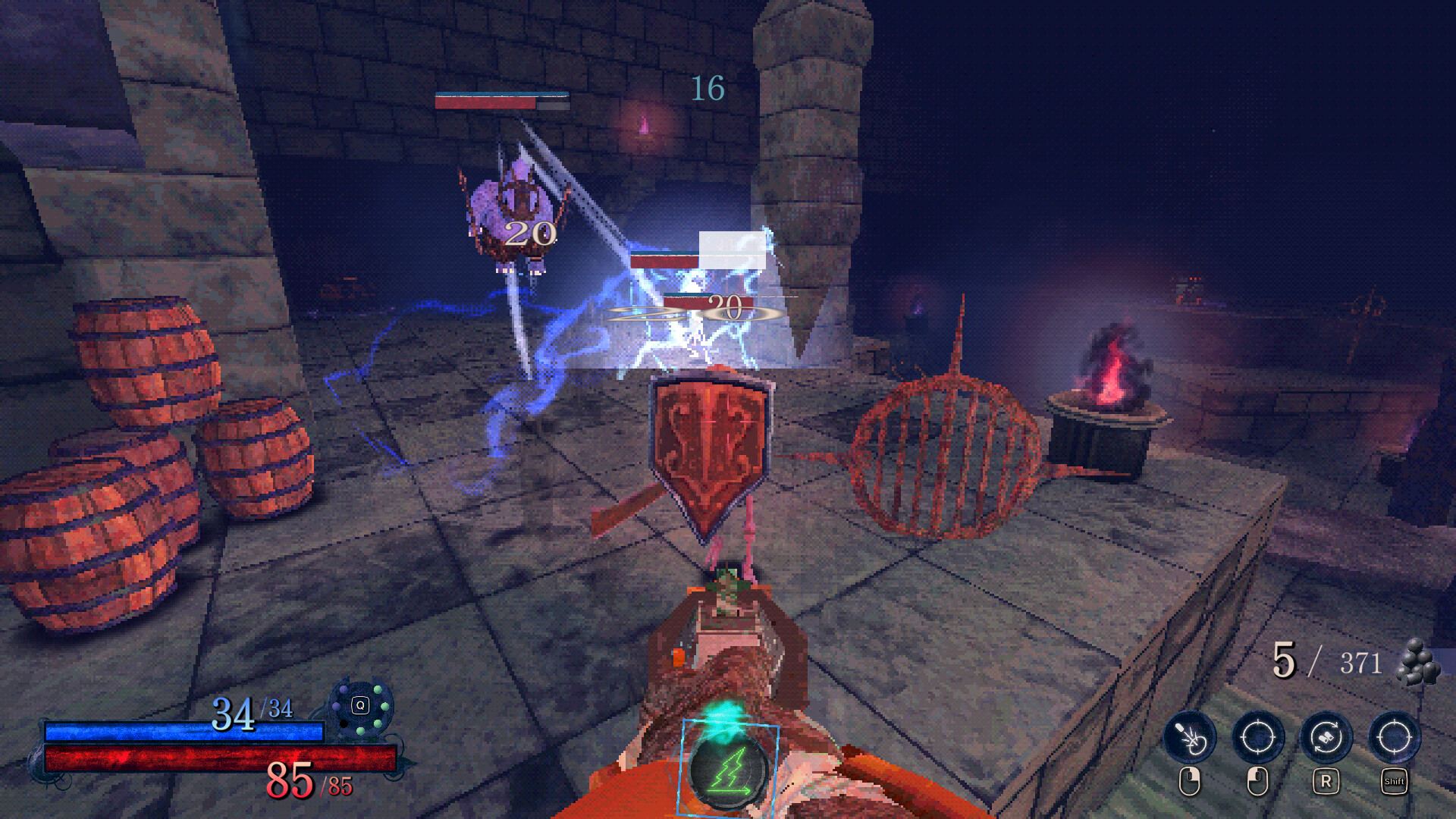Toggle the purple bead on the charm wheel
The height and width of the screenshot is (819, 1456).
(x=343, y=689)
